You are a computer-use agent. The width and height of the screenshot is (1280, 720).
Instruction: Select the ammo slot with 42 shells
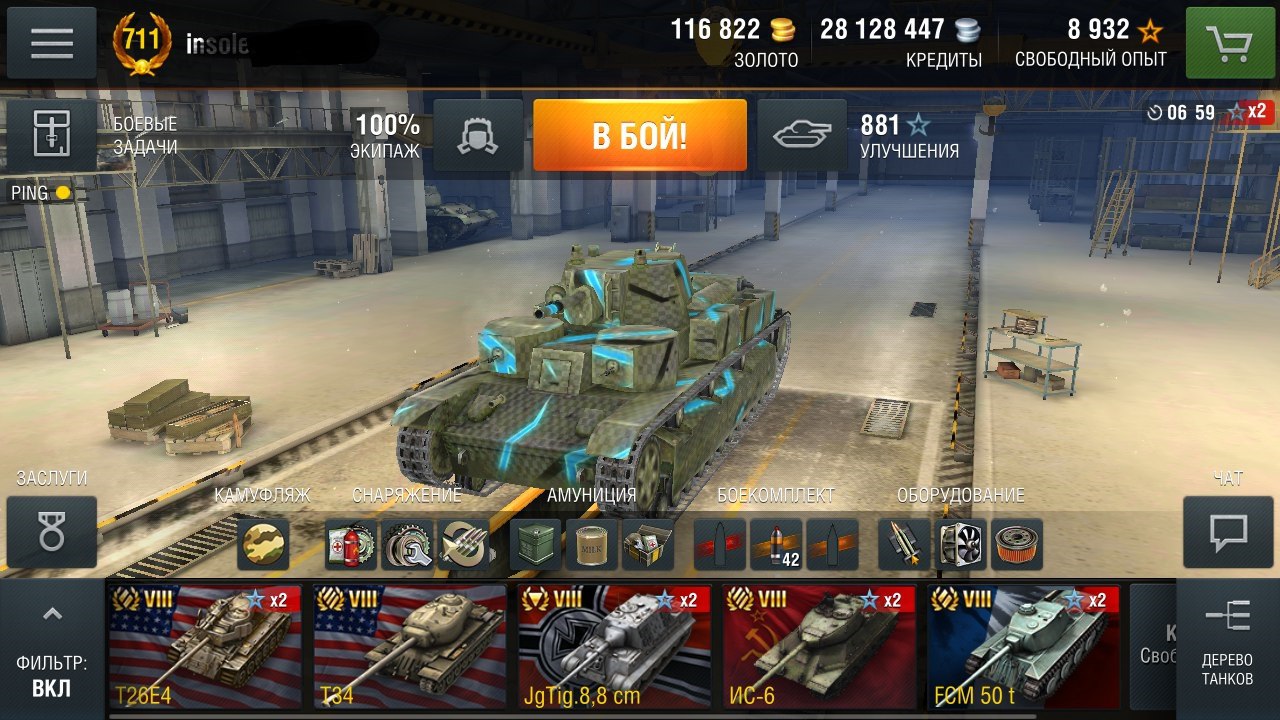pos(776,544)
